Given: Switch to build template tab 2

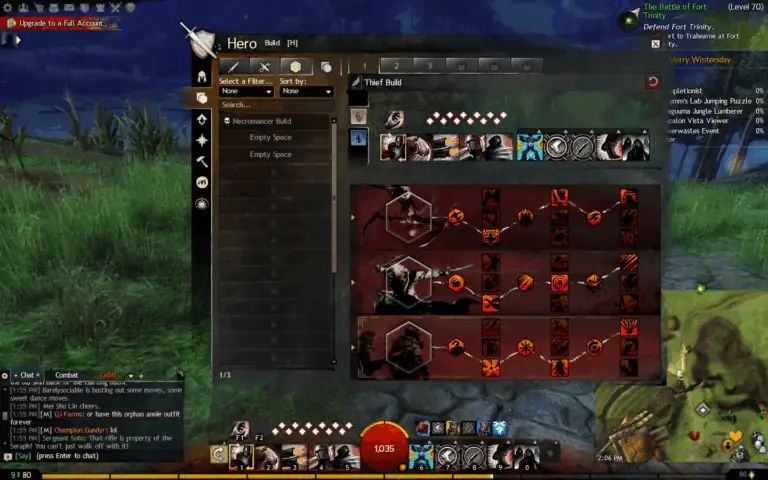Looking at the screenshot, I should point(395,66).
